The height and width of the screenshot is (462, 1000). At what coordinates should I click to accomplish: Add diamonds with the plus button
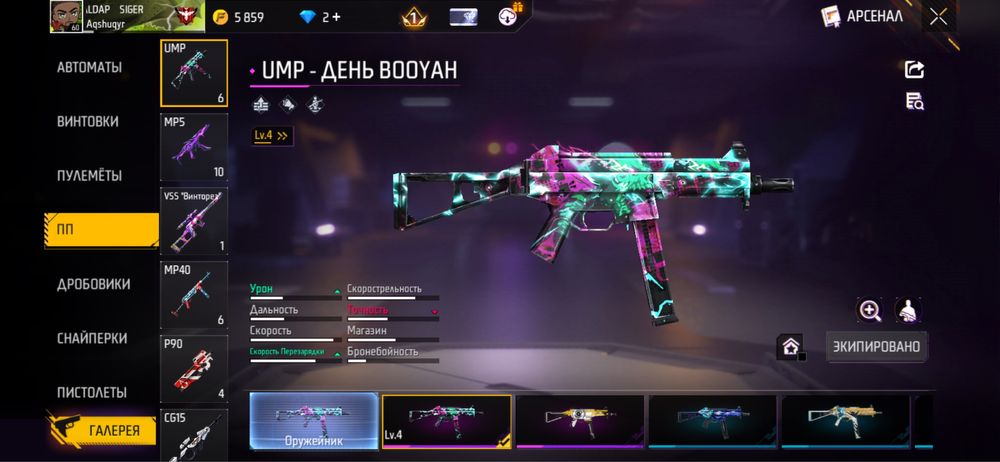click(334, 17)
